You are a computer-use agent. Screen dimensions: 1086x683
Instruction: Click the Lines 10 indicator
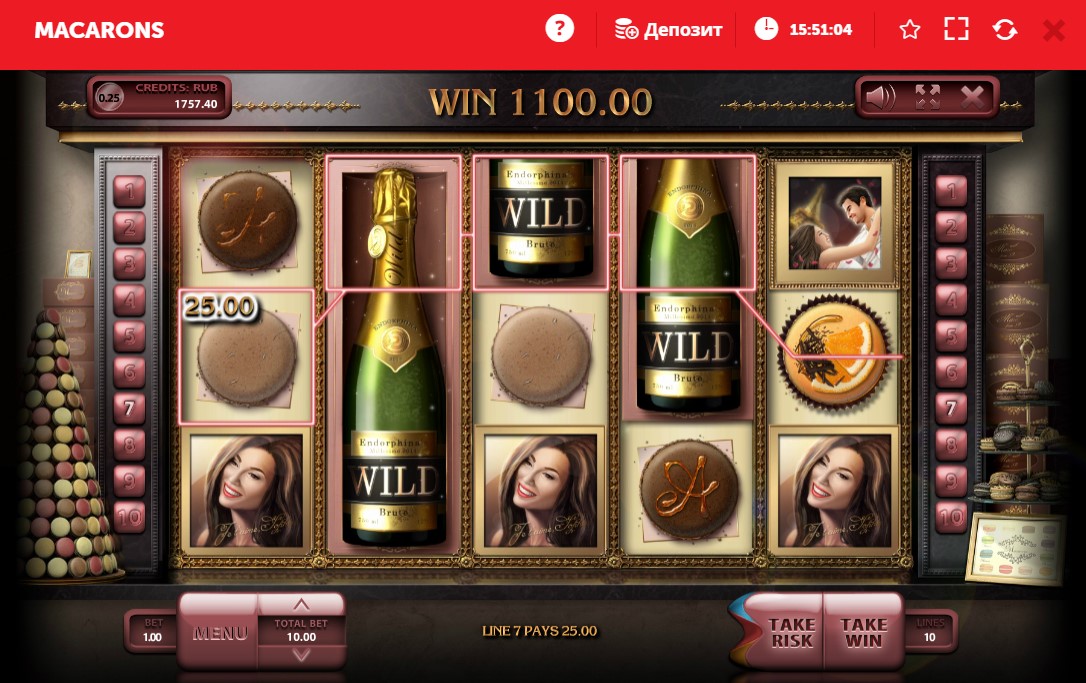pyautogui.click(x=930, y=631)
